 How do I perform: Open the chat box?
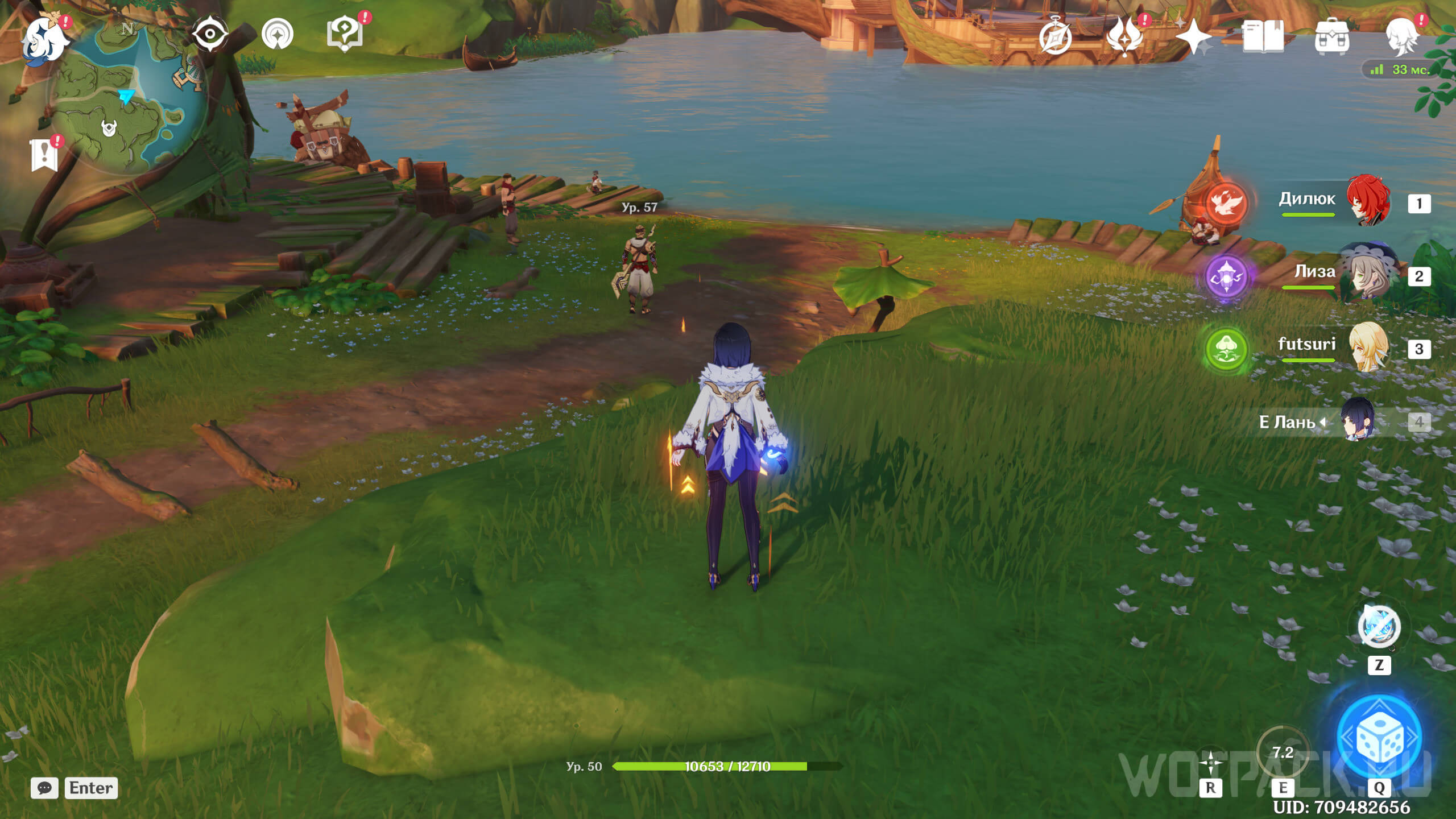[x=44, y=788]
